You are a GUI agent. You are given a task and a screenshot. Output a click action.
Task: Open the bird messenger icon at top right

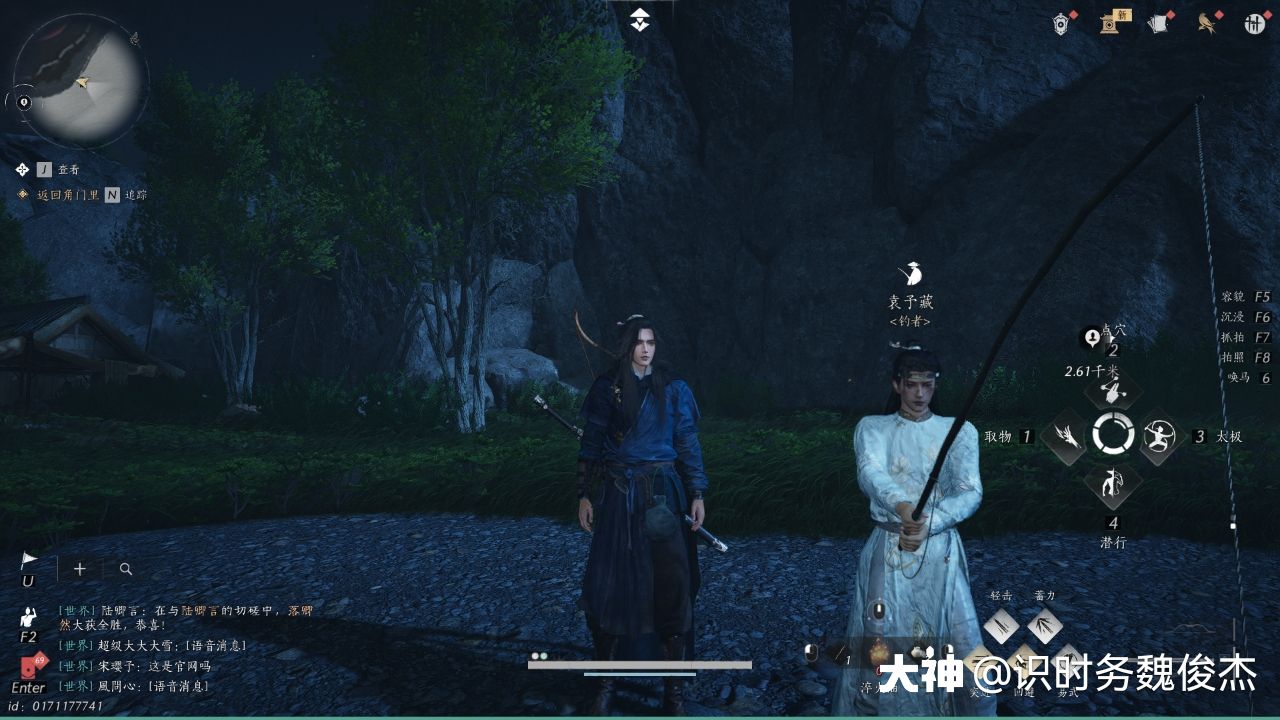tap(1207, 22)
